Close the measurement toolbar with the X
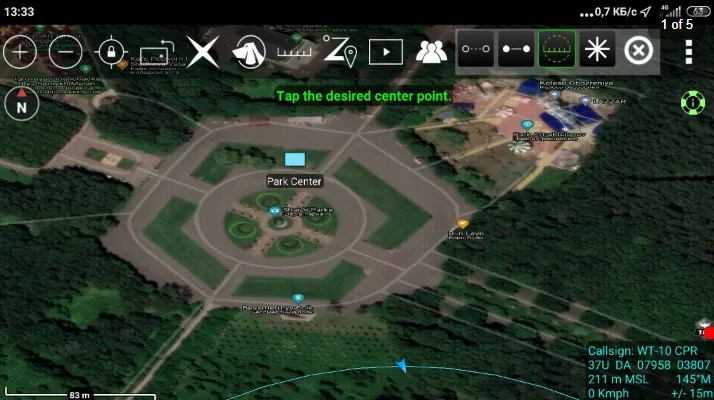 coord(638,49)
